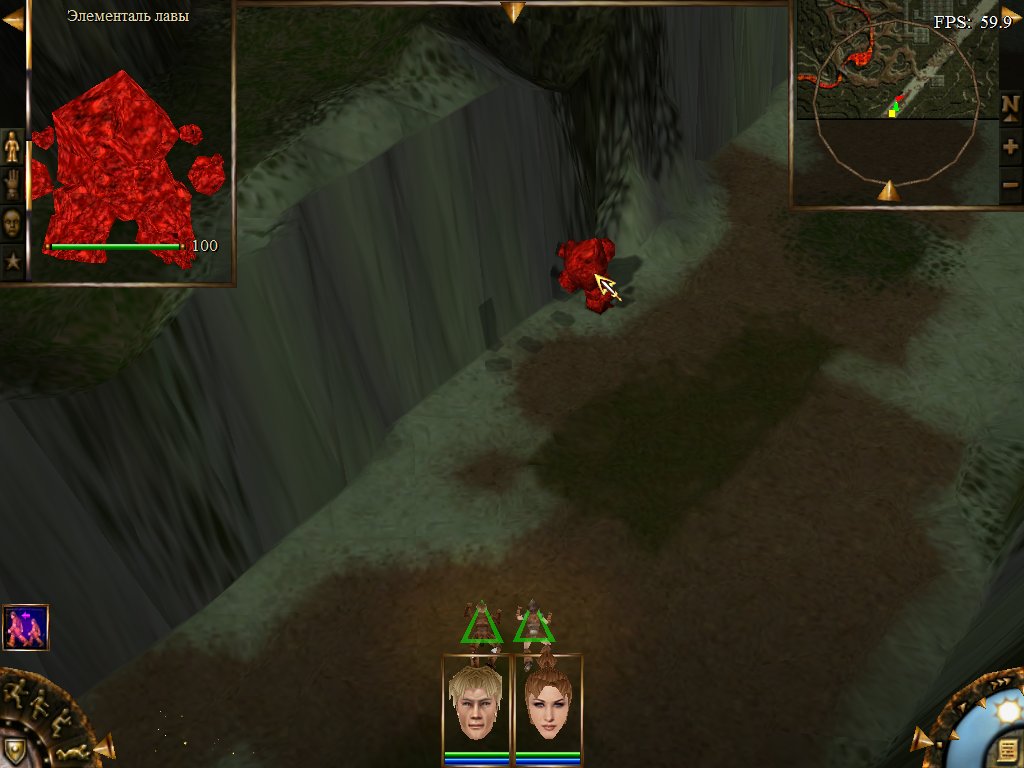Toggle the follow-the-leader formation icon

[26, 627]
